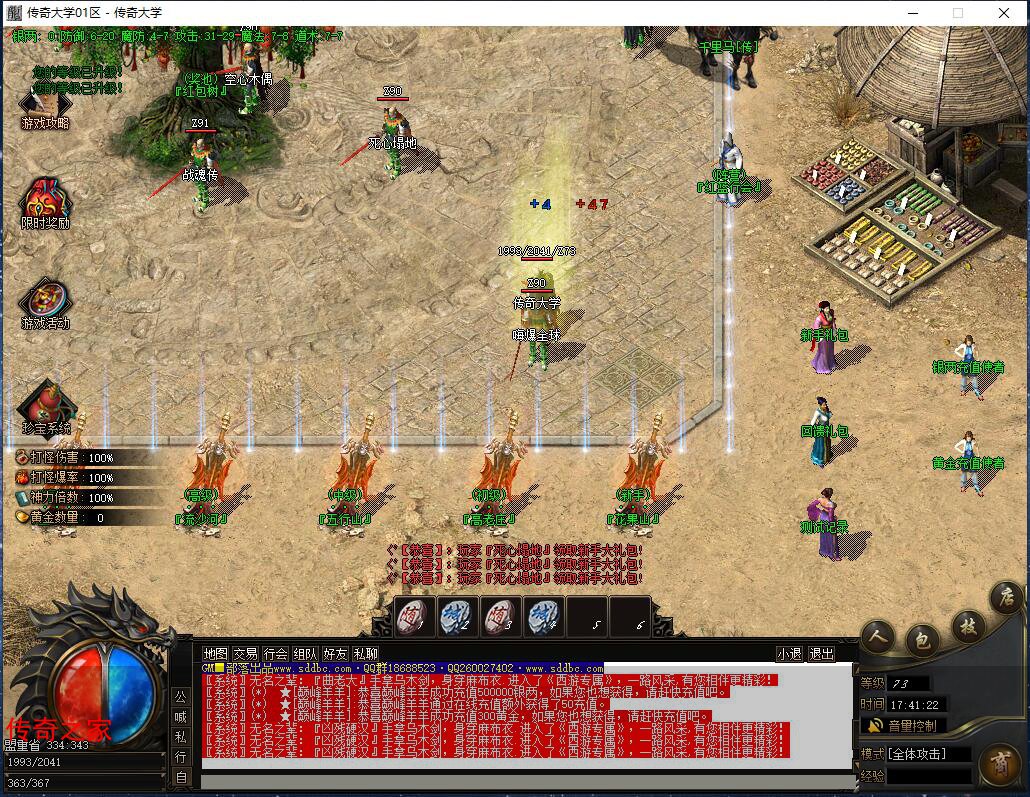The width and height of the screenshot is (1030, 797).
Task: Open the 游戏攻略 game guide icon
Action: coord(44,103)
